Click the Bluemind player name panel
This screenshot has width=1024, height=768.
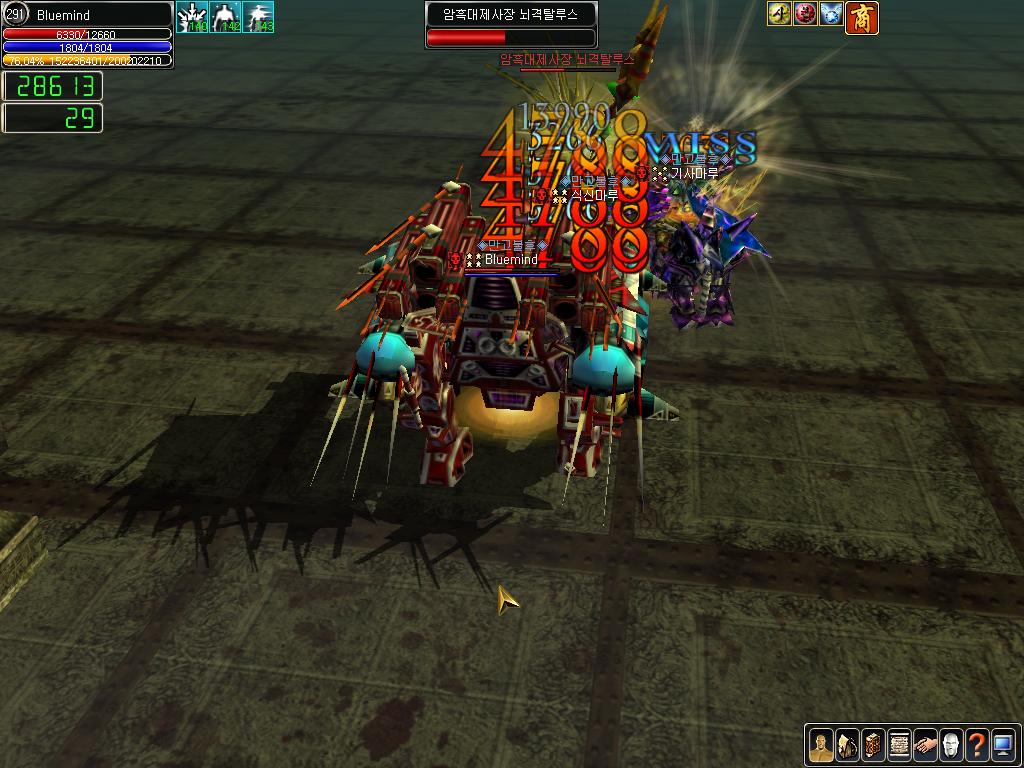tap(87, 15)
